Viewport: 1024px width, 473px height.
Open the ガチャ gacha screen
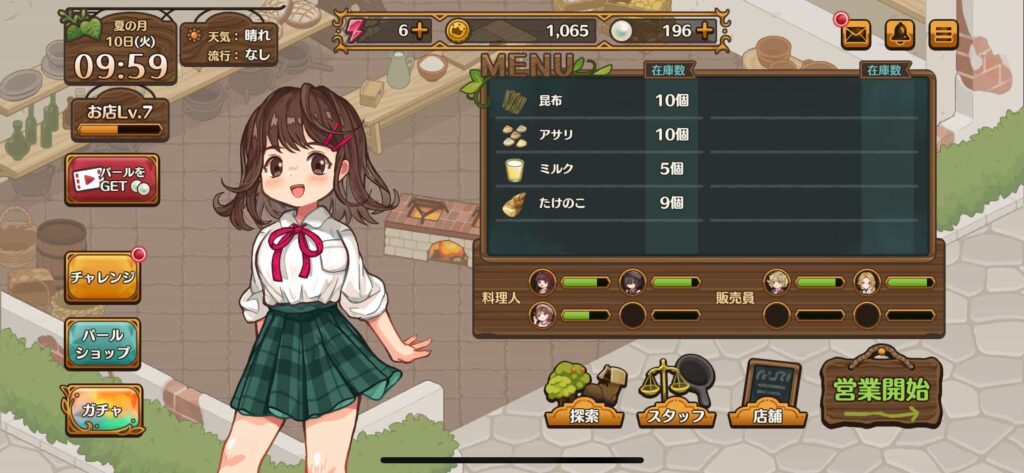102,410
